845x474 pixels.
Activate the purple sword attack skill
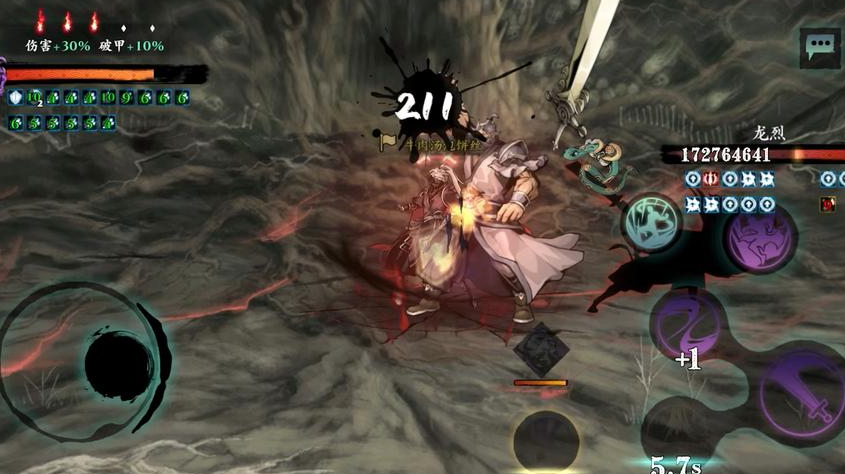802,394
